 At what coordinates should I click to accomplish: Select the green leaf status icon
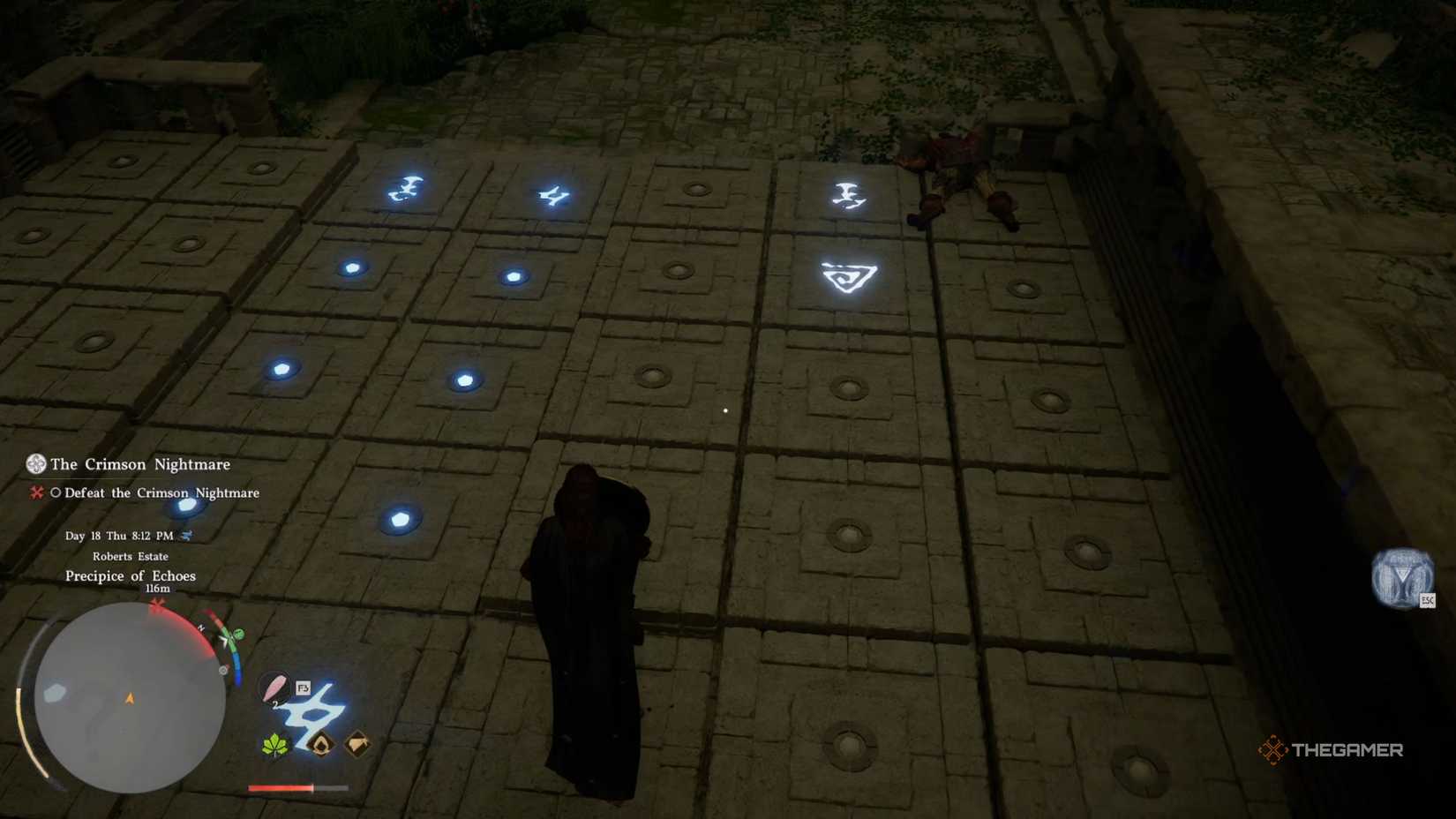(274, 746)
